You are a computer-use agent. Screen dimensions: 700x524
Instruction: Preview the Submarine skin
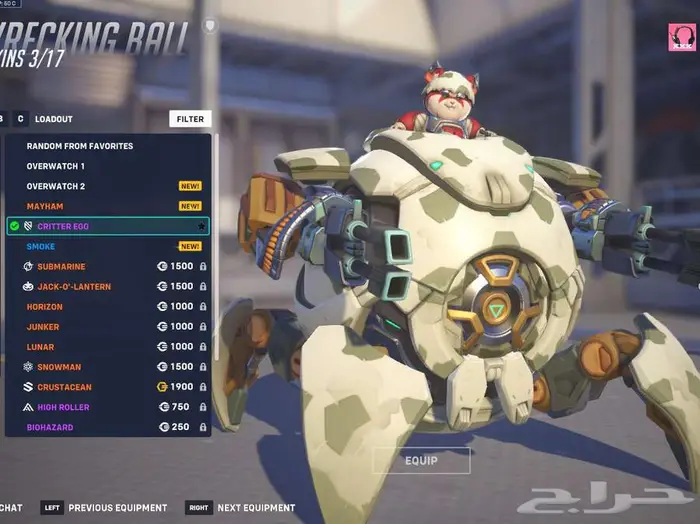(x=62, y=267)
